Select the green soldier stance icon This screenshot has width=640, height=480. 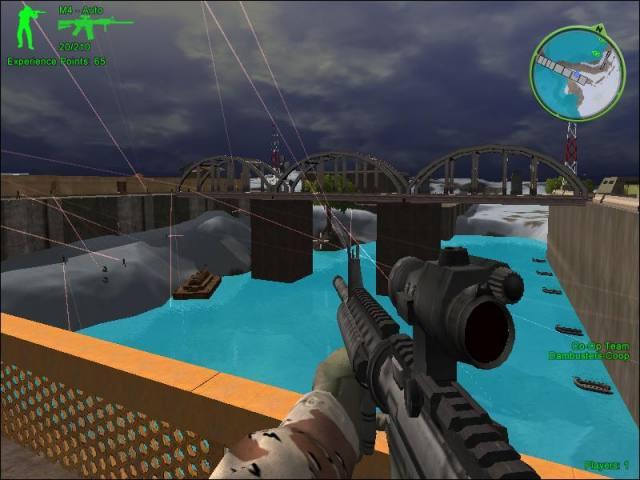(27, 27)
